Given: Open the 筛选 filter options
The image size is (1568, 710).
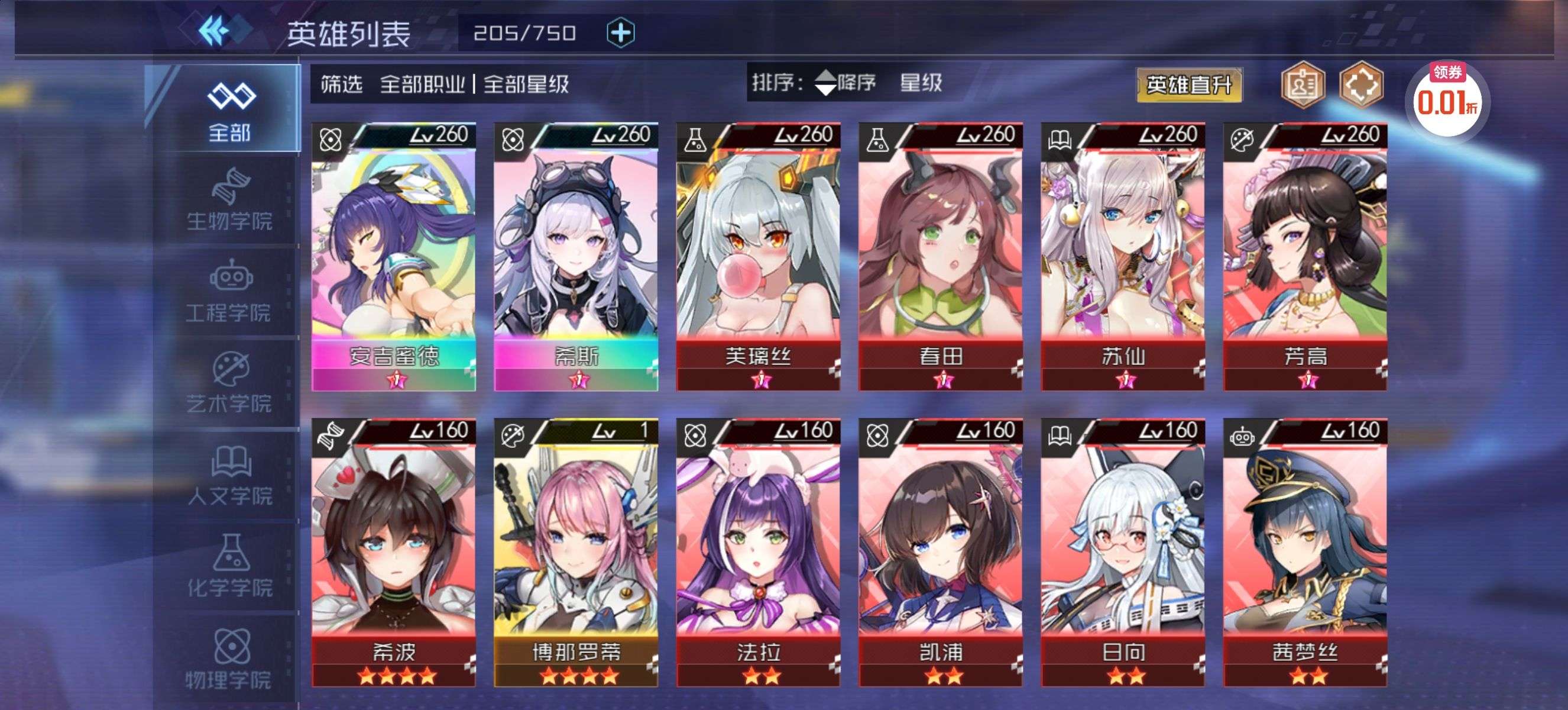Looking at the screenshot, I should tap(342, 84).
